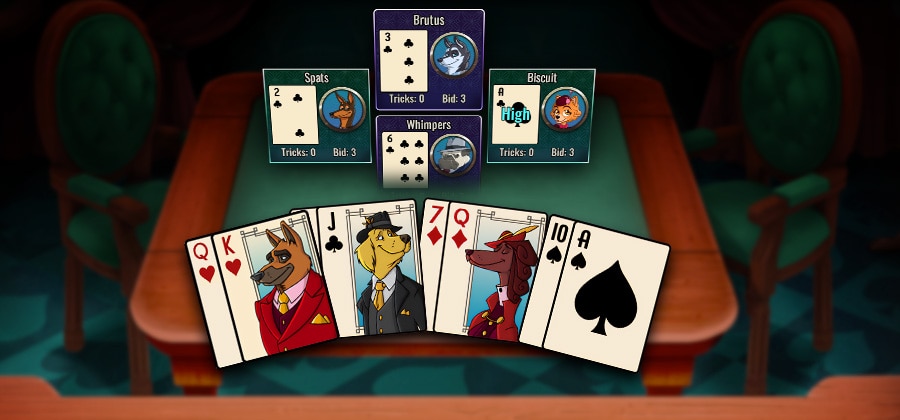Click Spats's doberman avatar portrait
Screen dimensions: 900x420
point(342,110)
